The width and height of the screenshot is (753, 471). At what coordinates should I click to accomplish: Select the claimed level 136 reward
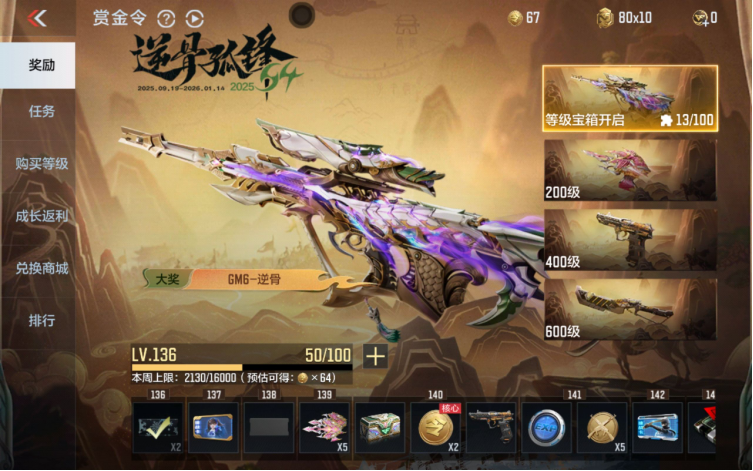[158, 428]
